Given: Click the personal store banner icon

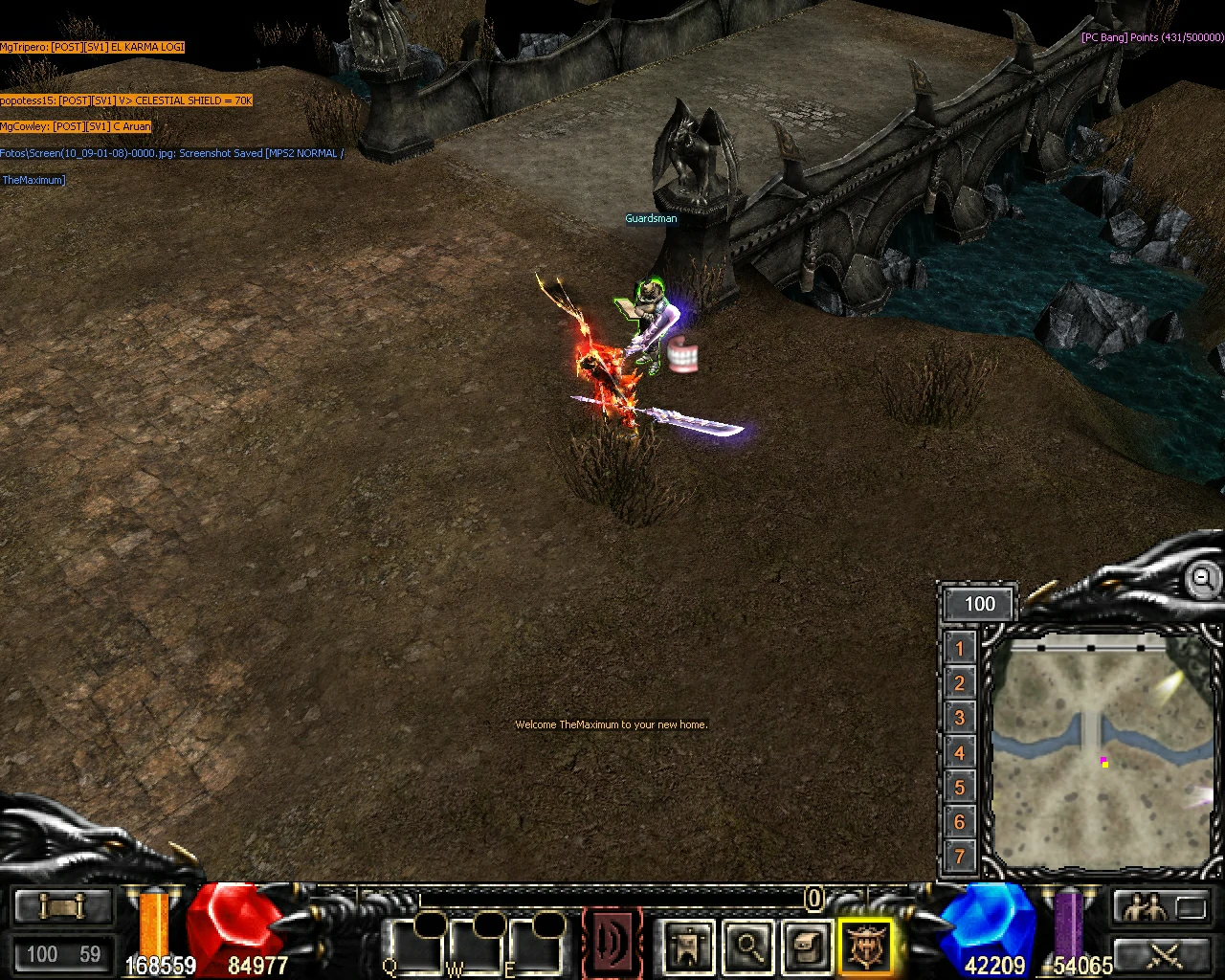Looking at the screenshot, I should 688,947.
